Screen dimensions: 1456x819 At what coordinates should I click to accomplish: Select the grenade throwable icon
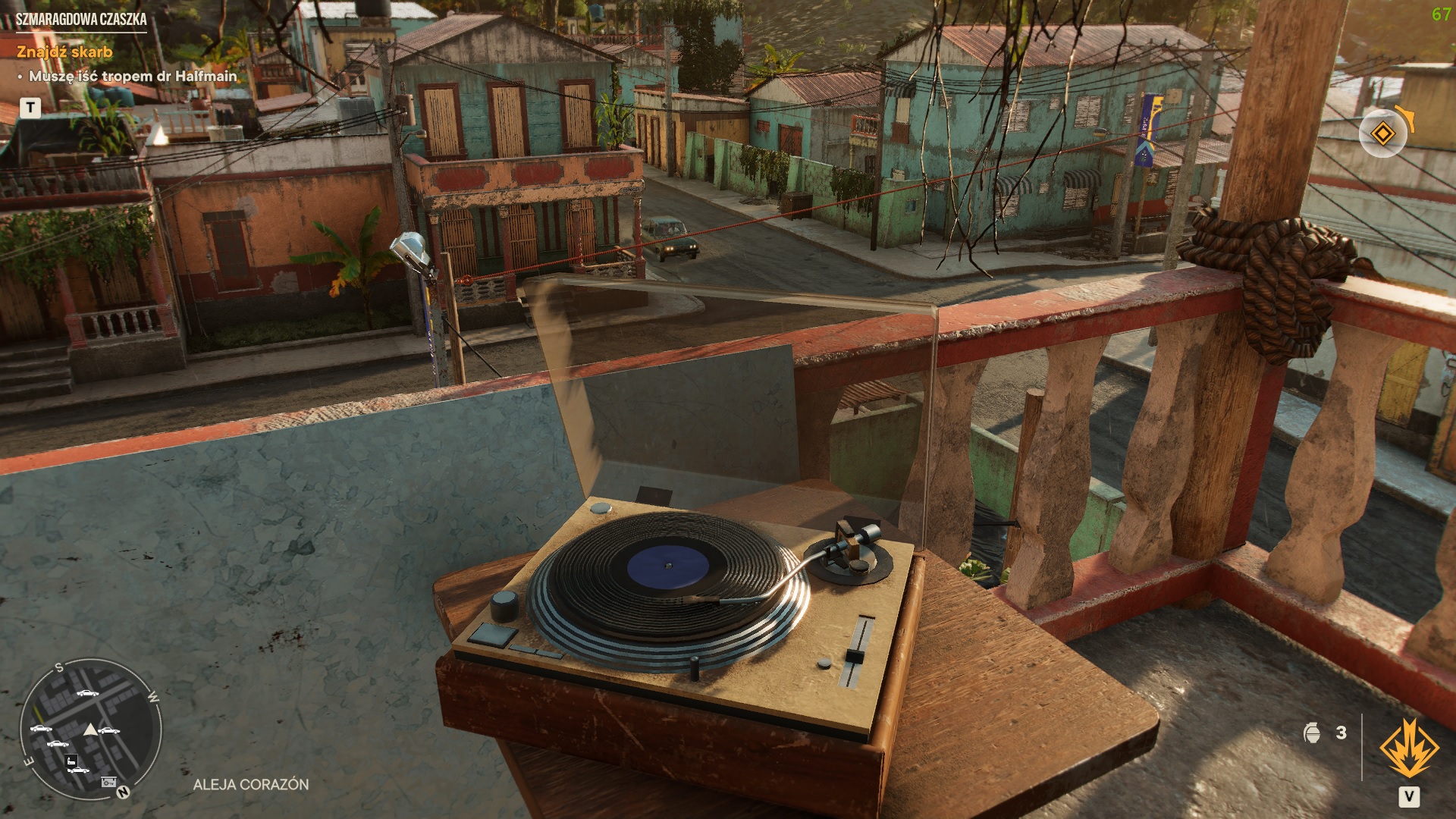1312,733
